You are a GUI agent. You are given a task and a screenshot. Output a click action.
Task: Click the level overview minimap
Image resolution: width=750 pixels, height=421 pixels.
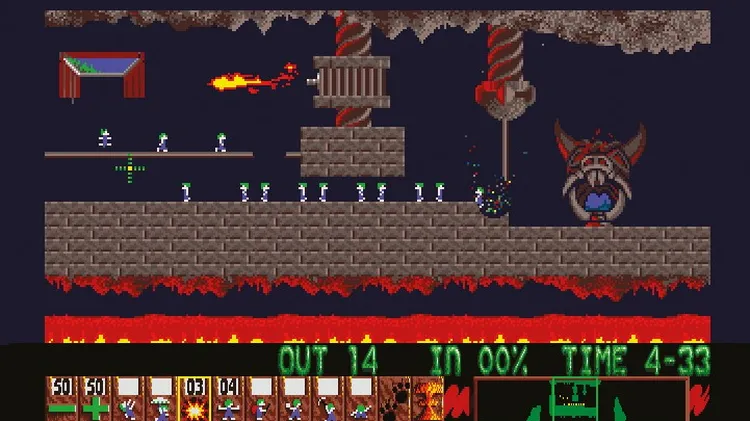pos(580,400)
